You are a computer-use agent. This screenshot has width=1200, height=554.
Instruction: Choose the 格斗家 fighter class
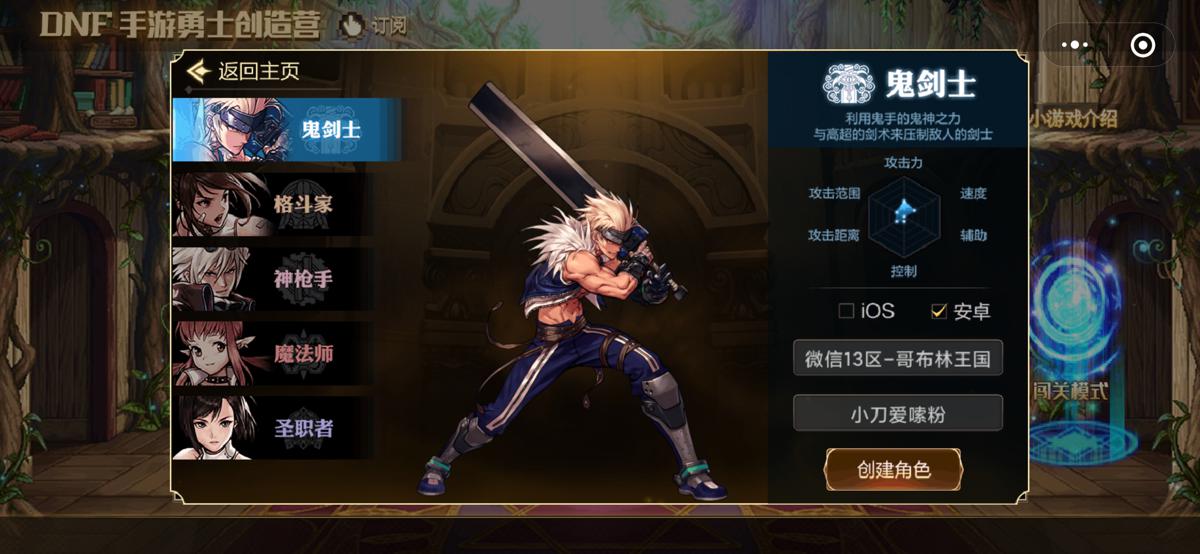coord(286,204)
